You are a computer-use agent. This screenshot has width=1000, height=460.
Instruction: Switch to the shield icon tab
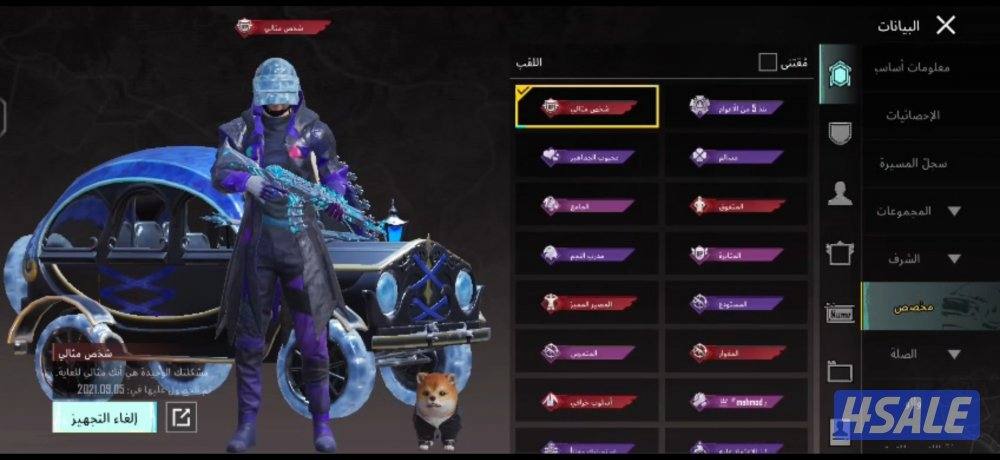pos(840,133)
